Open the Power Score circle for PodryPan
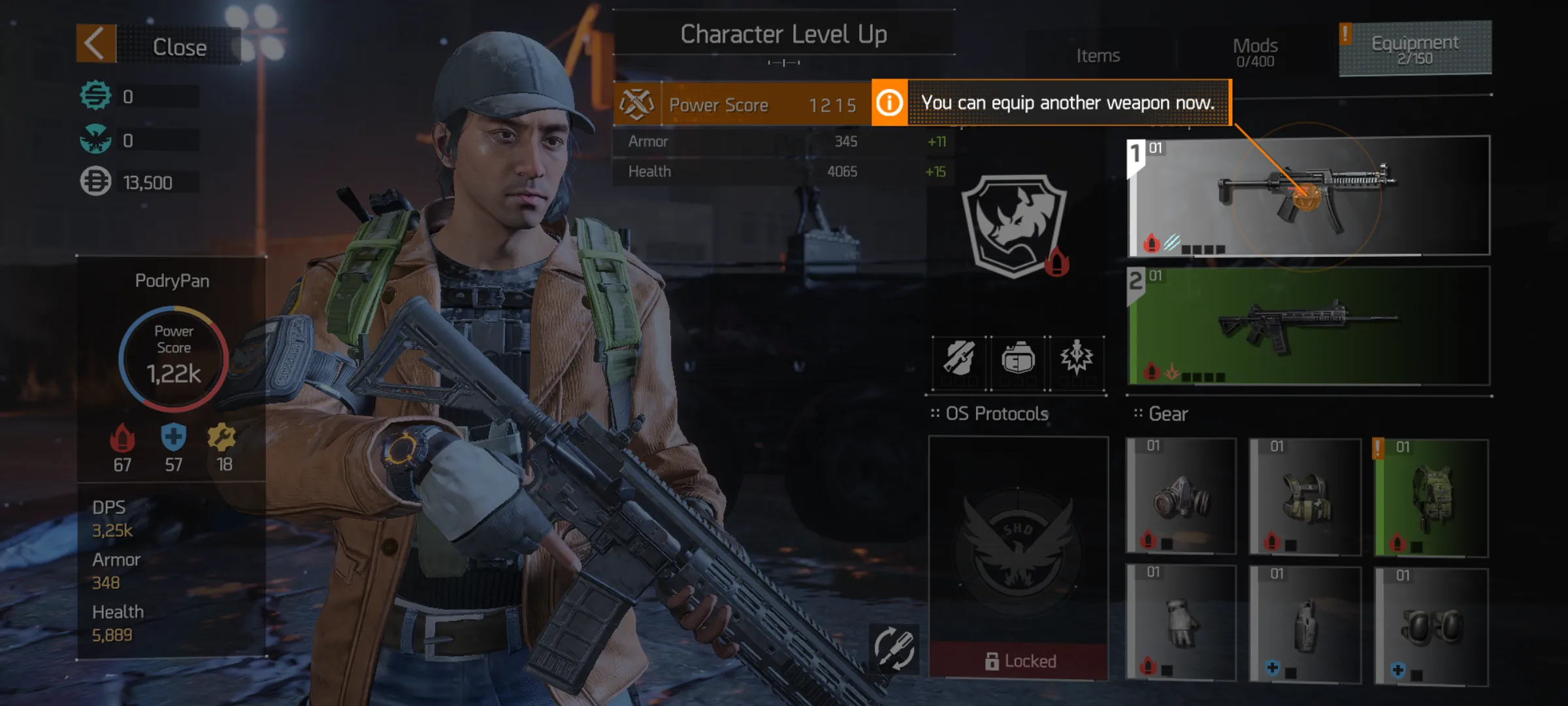This screenshot has height=706, width=1568. [173, 358]
